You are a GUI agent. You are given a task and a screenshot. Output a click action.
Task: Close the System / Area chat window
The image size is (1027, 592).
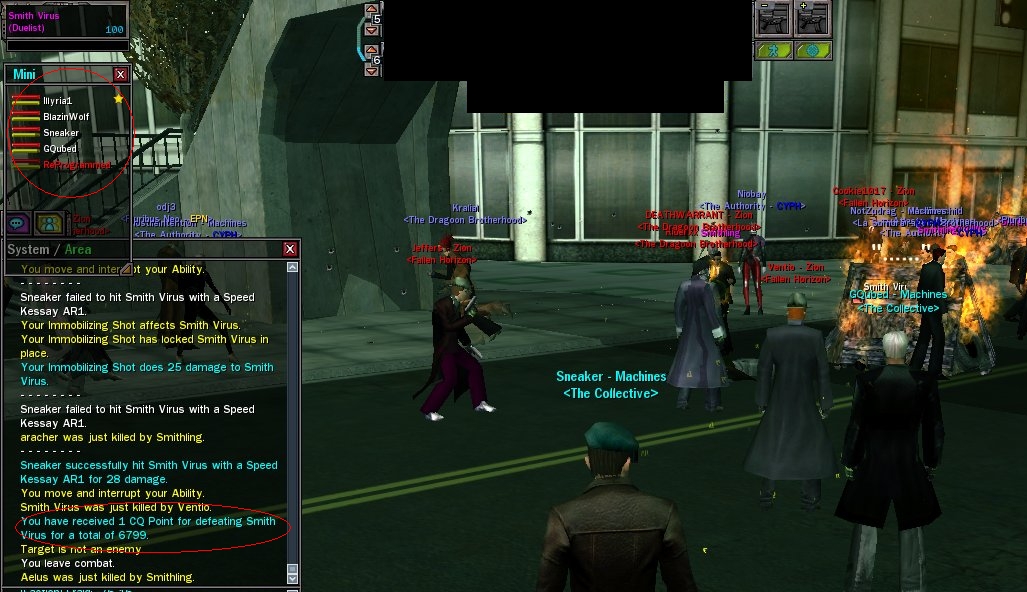click(x=290, y=249)
